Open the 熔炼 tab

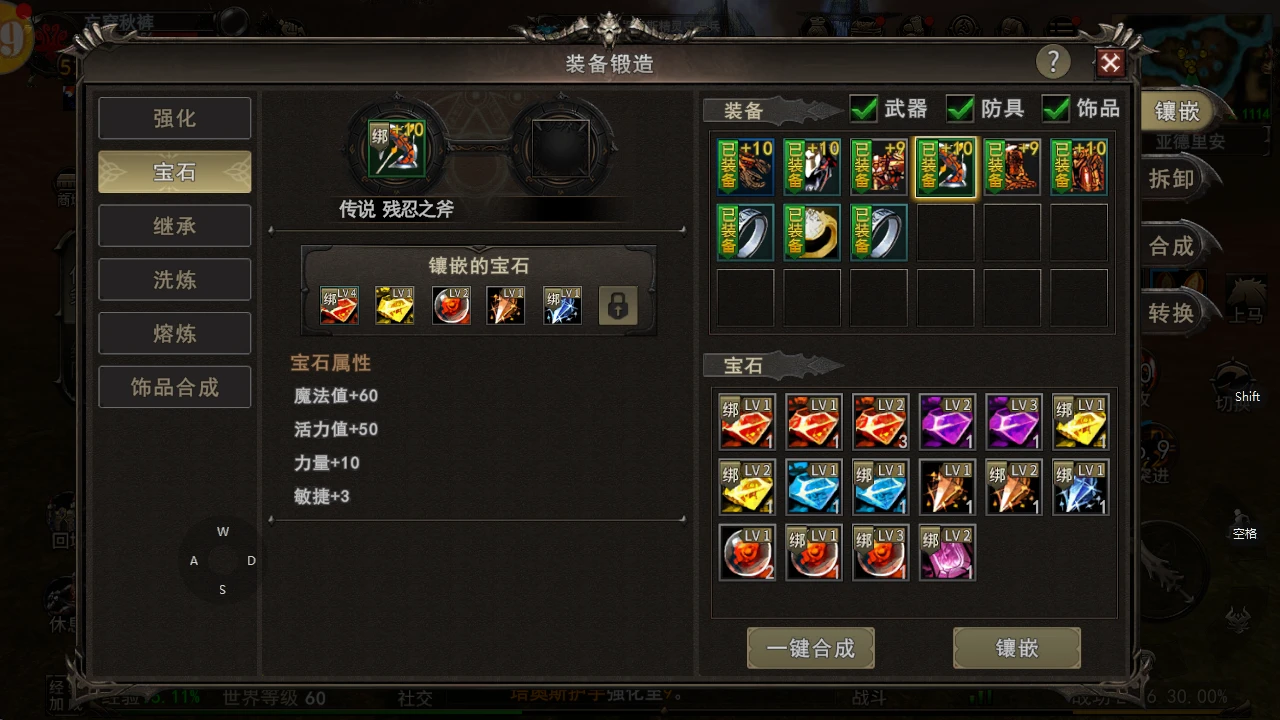tap(174, 333)
